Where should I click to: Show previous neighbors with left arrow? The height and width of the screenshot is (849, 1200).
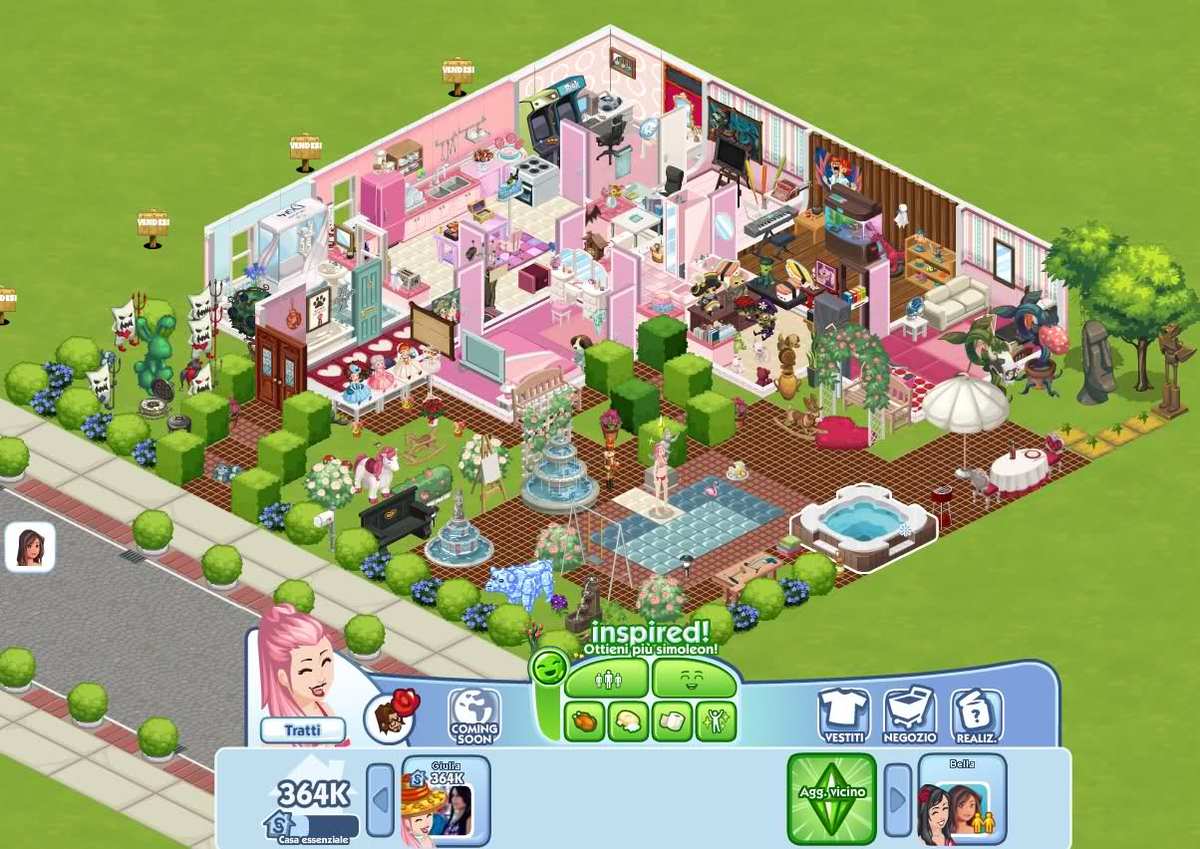[380, 800]
